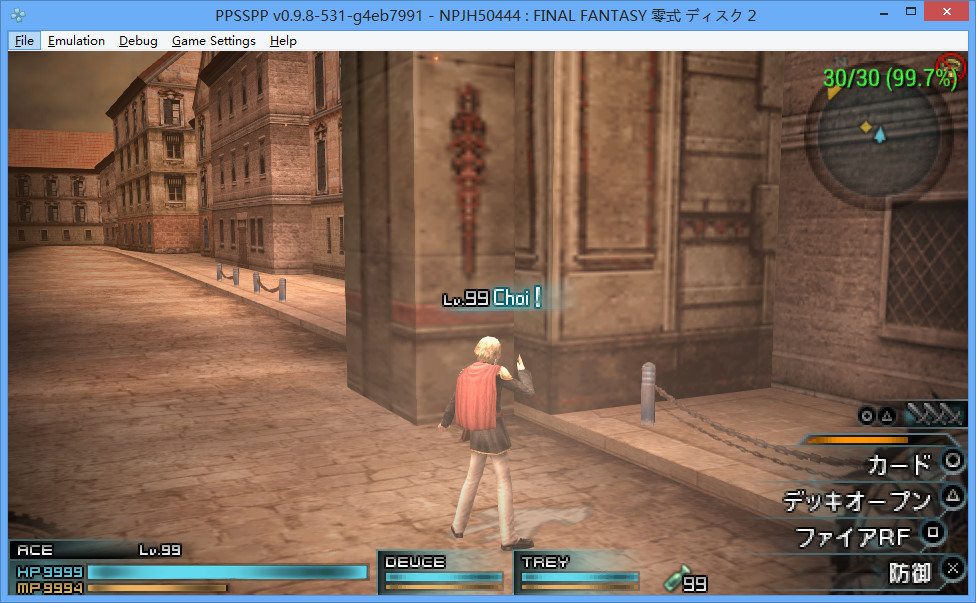
Task: Open the File menu
Action: pyautogui.click(x=25, y=41)
